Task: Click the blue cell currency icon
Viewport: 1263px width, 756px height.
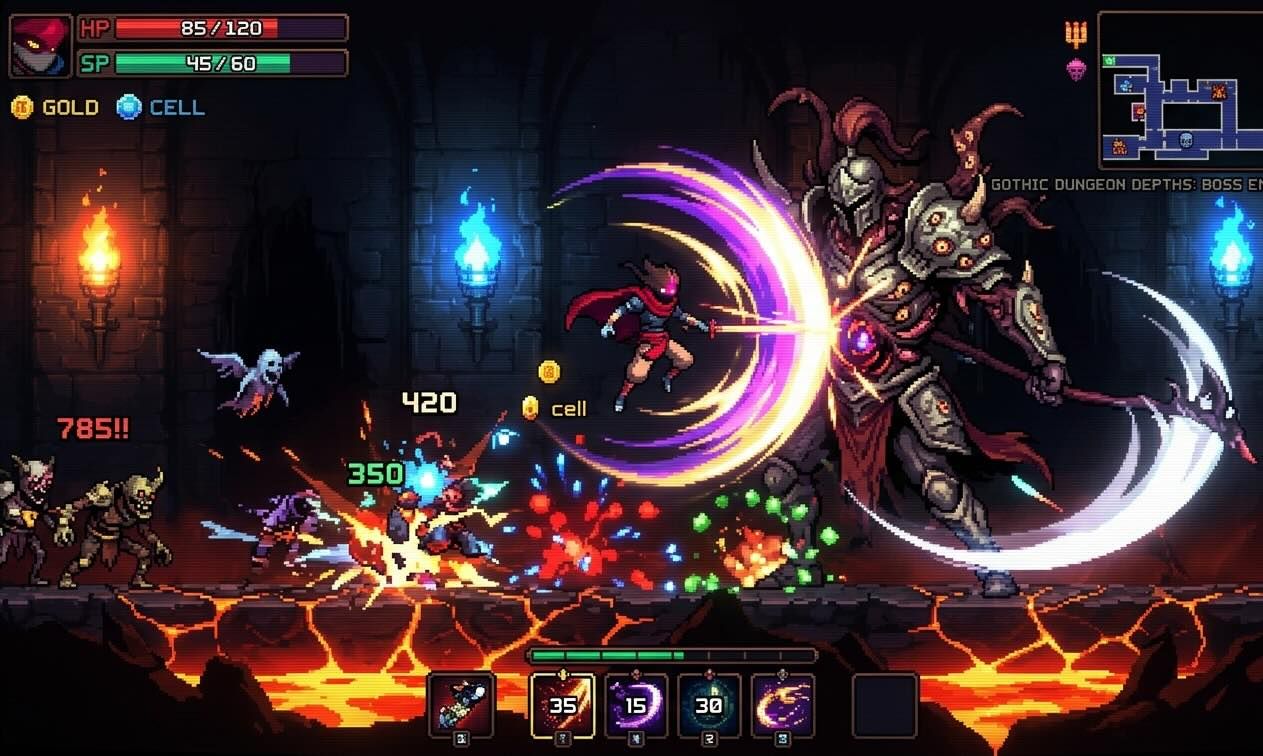Action: pyautogui.click(x=129, y=107)
